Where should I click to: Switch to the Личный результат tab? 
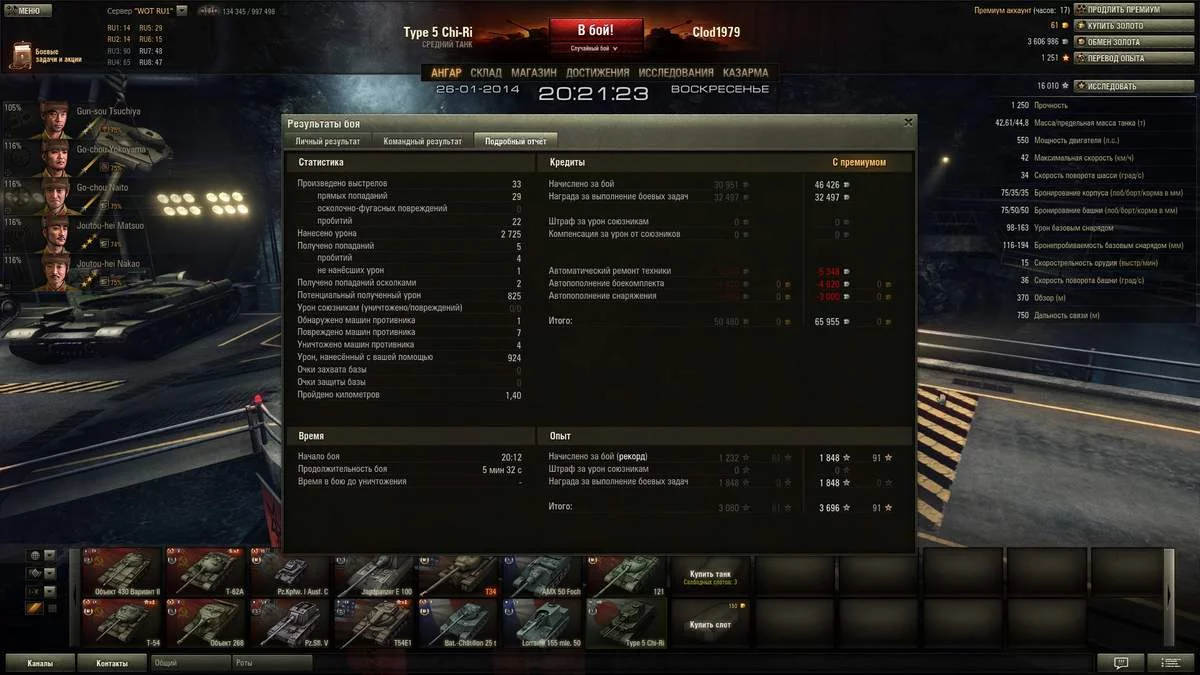pos(327,141)
